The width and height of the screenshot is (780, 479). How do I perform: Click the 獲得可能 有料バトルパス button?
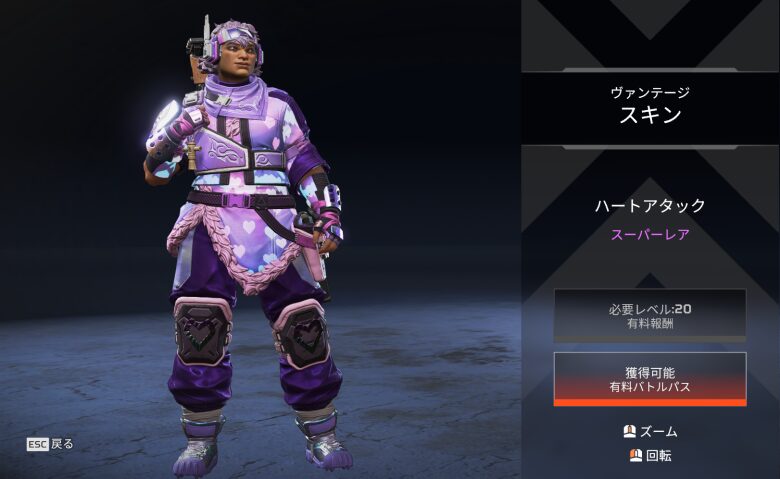point(649,378)
